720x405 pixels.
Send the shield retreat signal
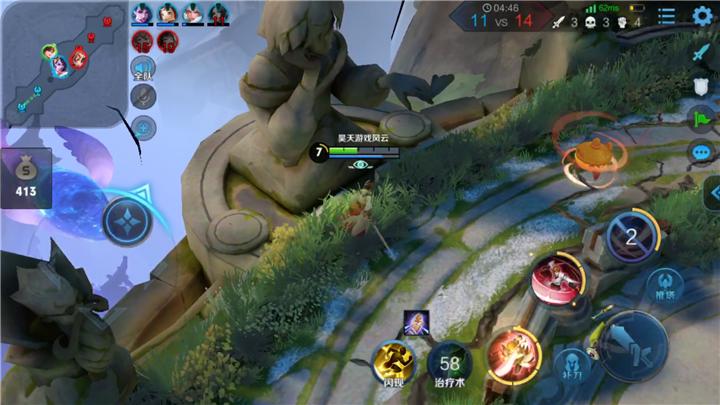[x=701, y=87]
